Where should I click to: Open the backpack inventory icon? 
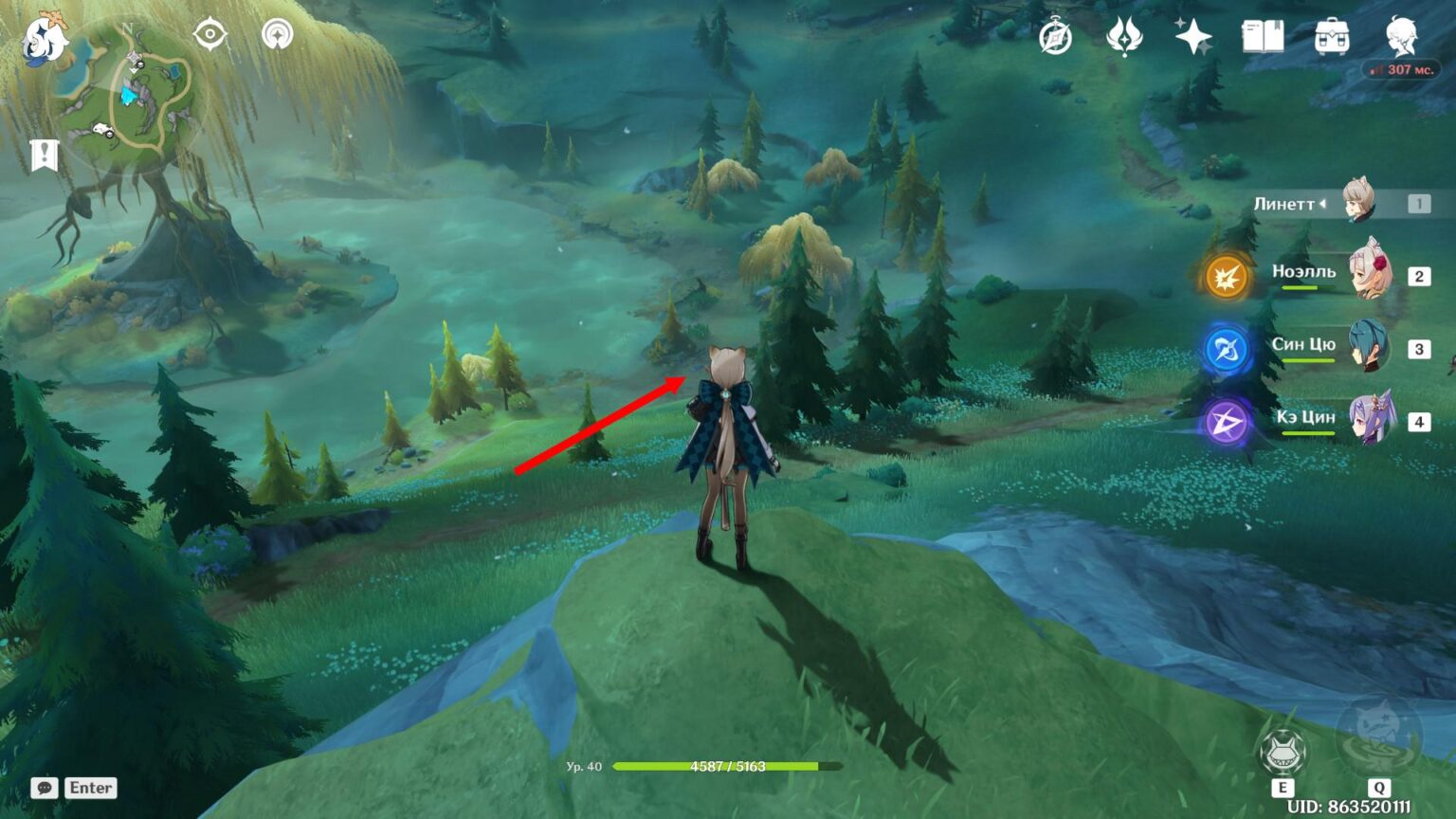[x=1331, y=38]
